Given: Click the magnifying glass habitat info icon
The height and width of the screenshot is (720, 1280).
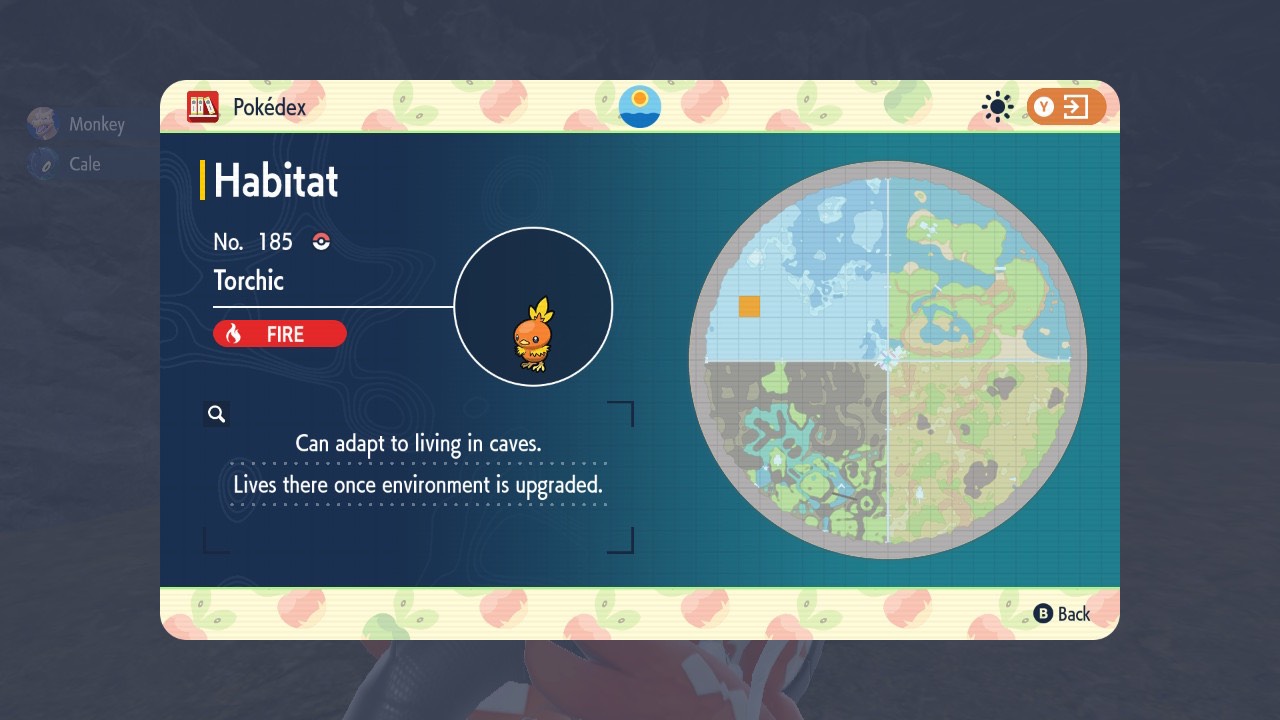Looking at the screenshot, I should click(x=216, y=414).
